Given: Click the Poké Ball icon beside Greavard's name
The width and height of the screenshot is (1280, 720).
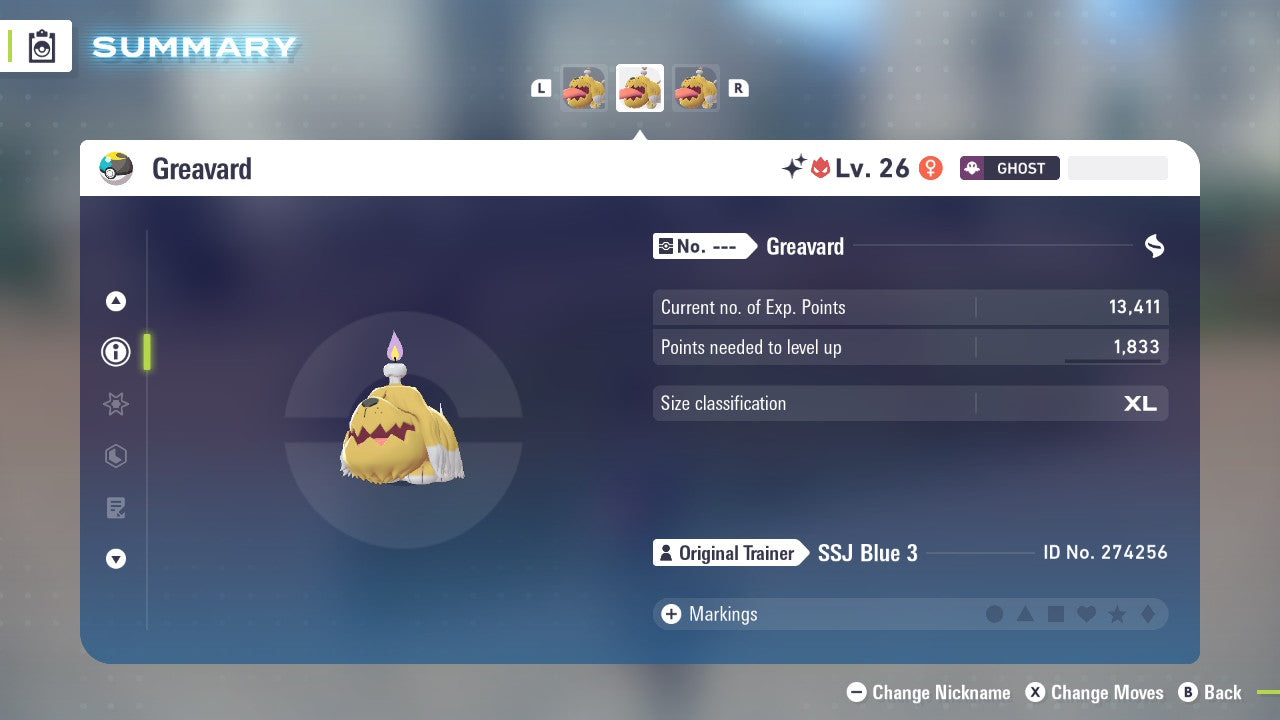Looking at the screenshot, I should click(x=116, y=168).
